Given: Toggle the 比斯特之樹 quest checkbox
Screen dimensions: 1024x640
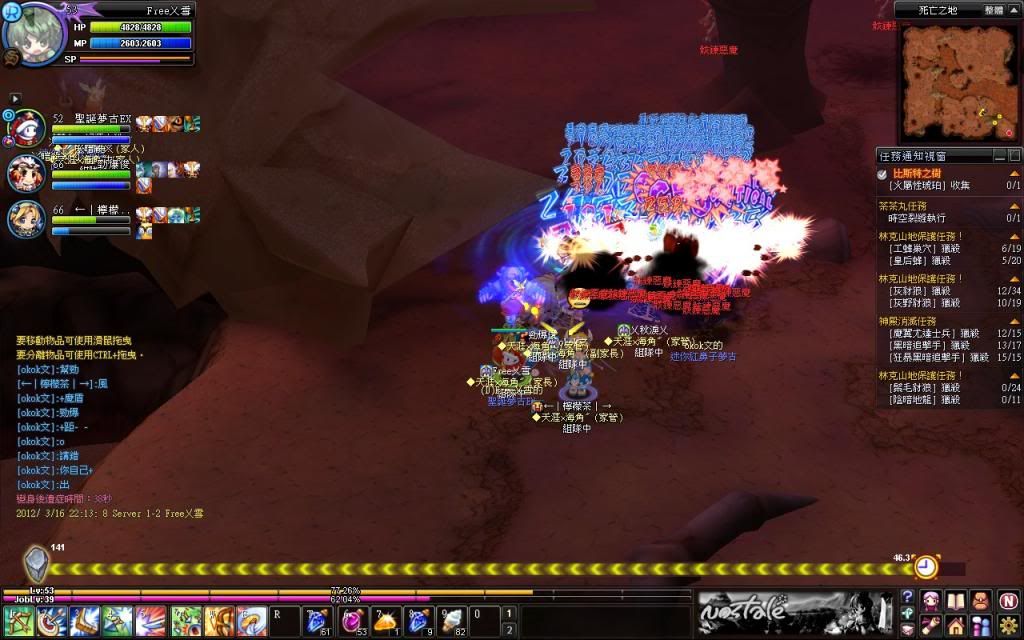Looking at the screenshot, I should [883, 173].
